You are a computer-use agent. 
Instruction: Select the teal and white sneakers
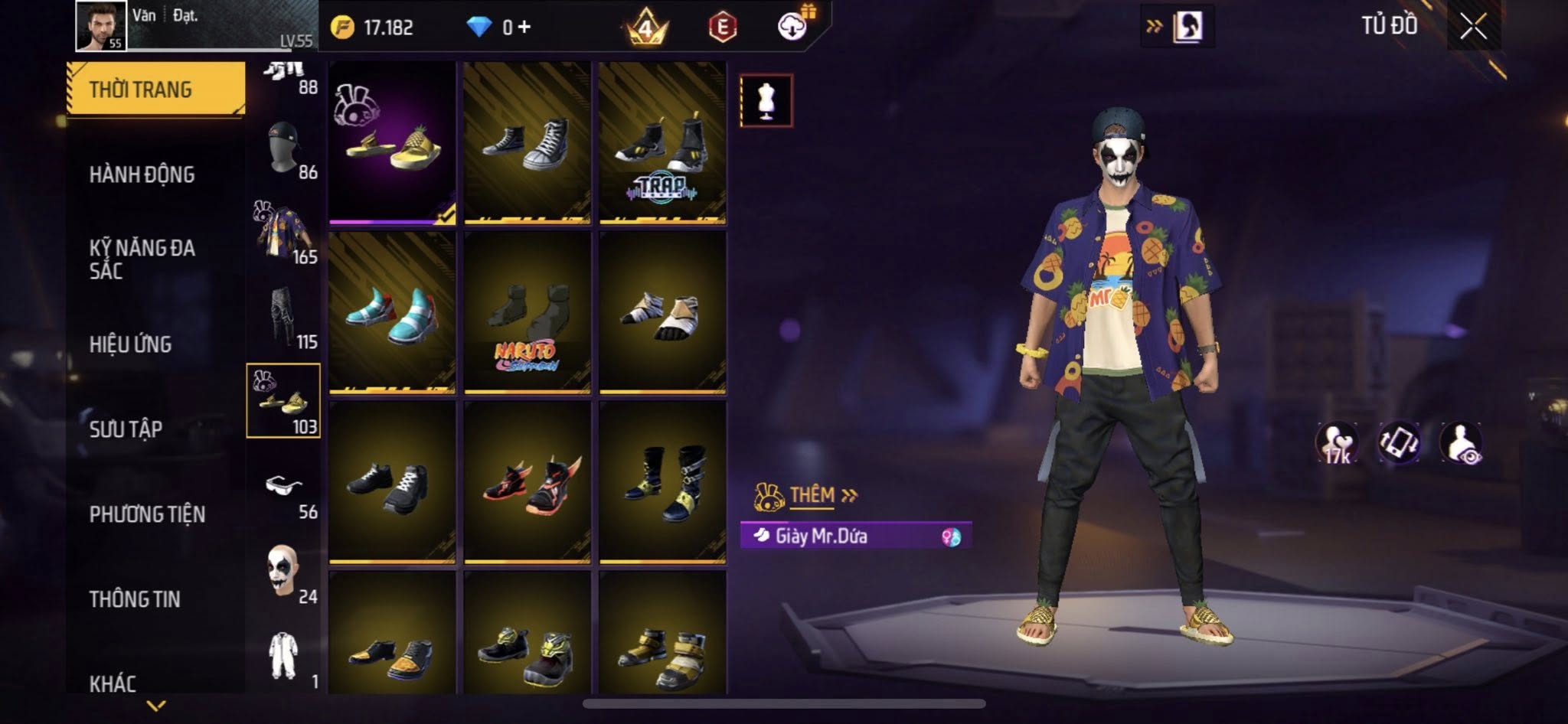point(392,312)
